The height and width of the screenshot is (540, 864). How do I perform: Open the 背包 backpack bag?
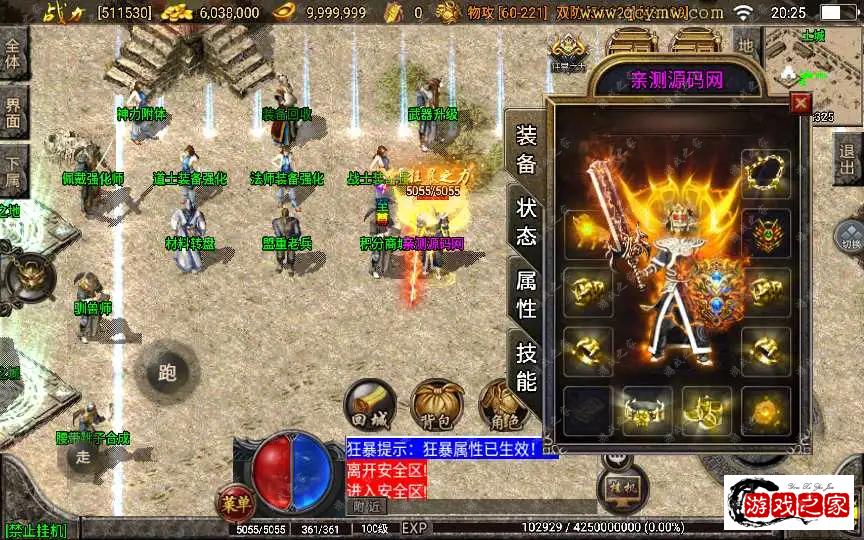point(435,404)
